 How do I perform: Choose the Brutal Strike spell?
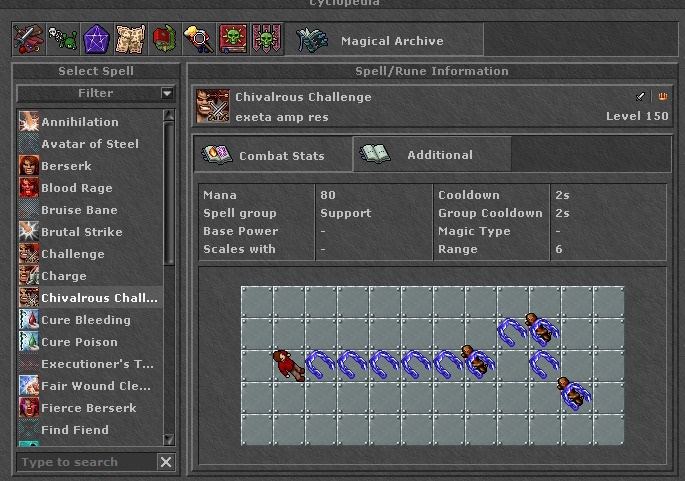[x=82, y=232]
